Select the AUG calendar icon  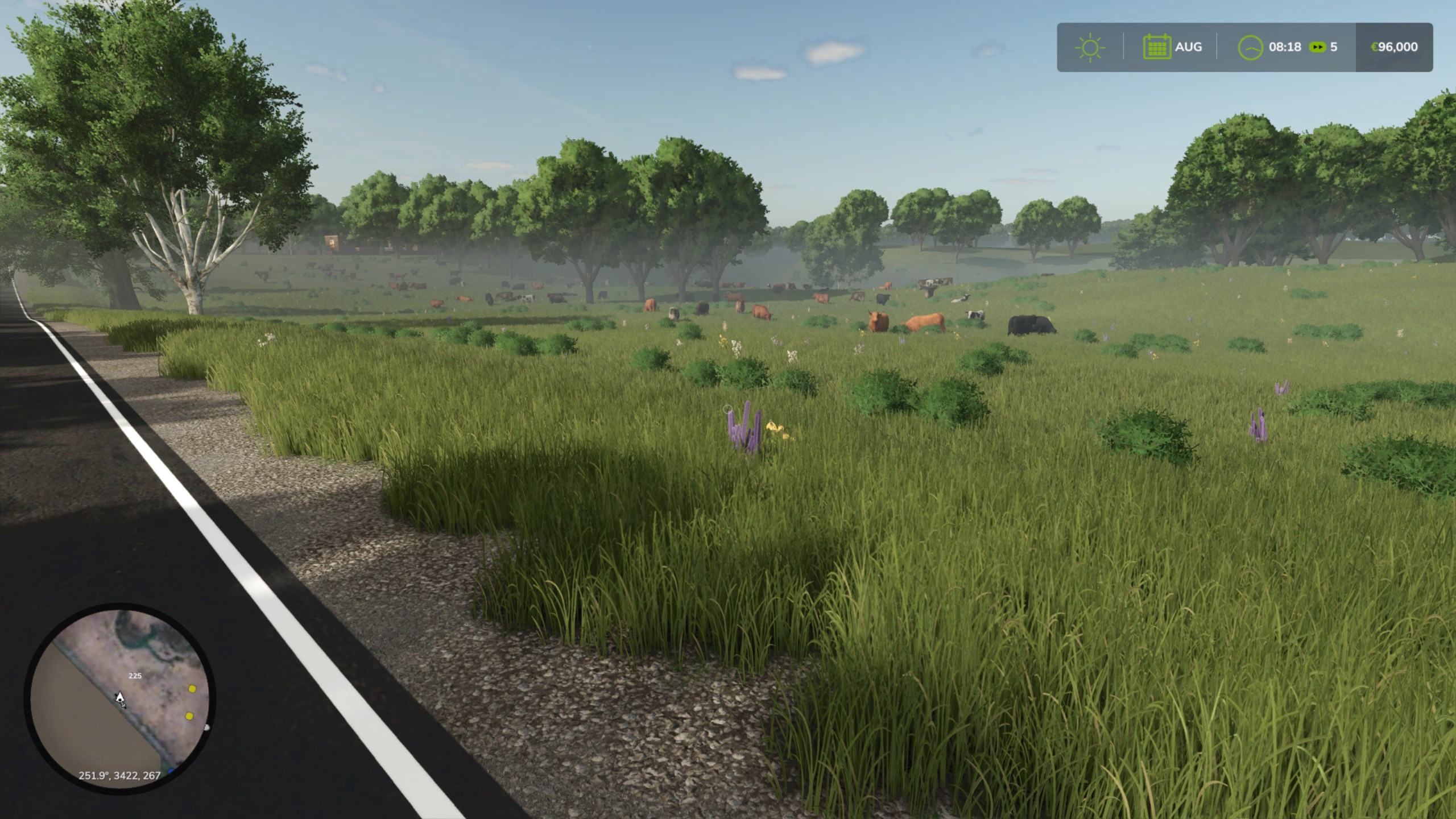coord(1157,47)
